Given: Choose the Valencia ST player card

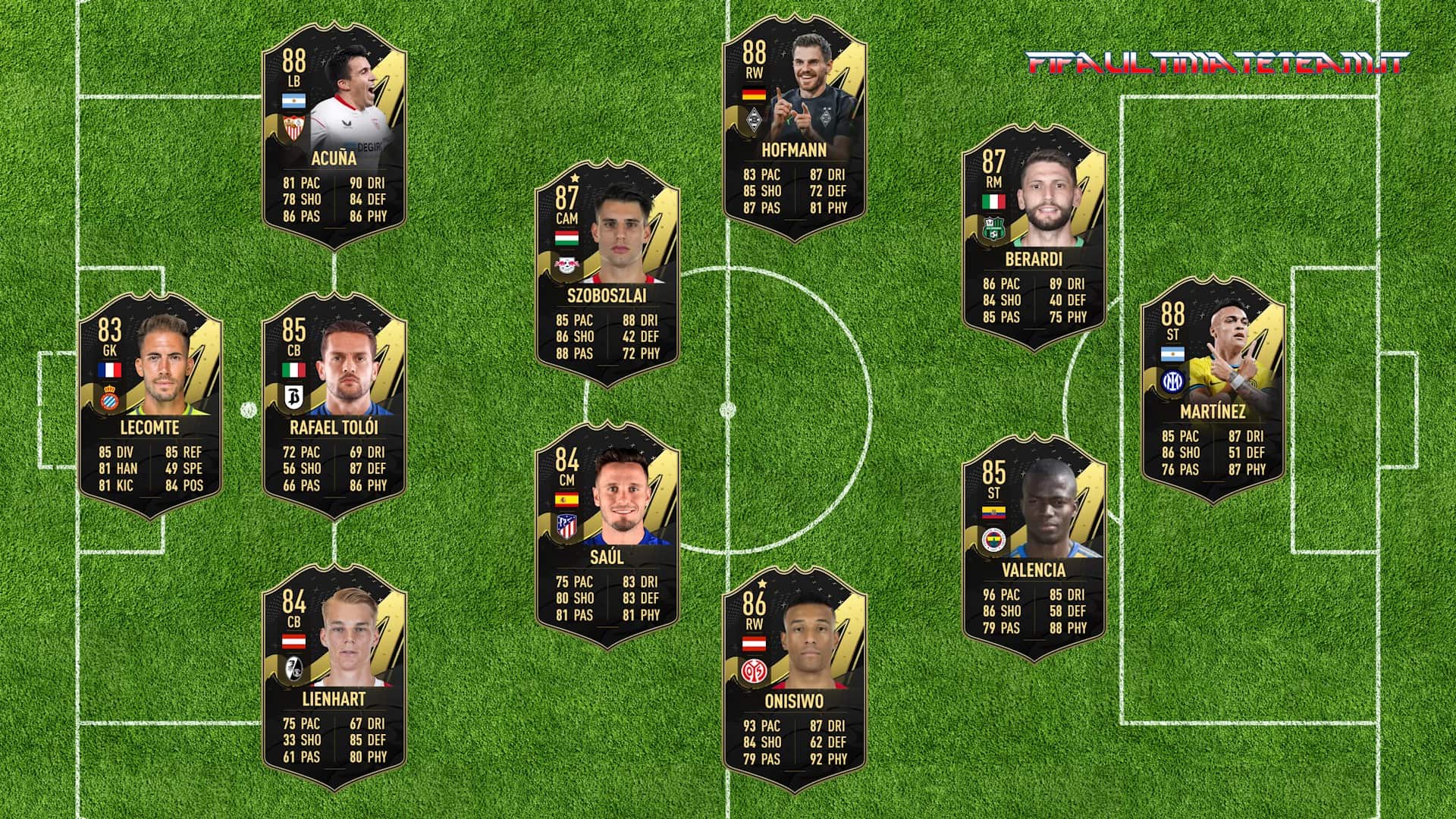Looking at the screenshot, I should click(1034, 548).
